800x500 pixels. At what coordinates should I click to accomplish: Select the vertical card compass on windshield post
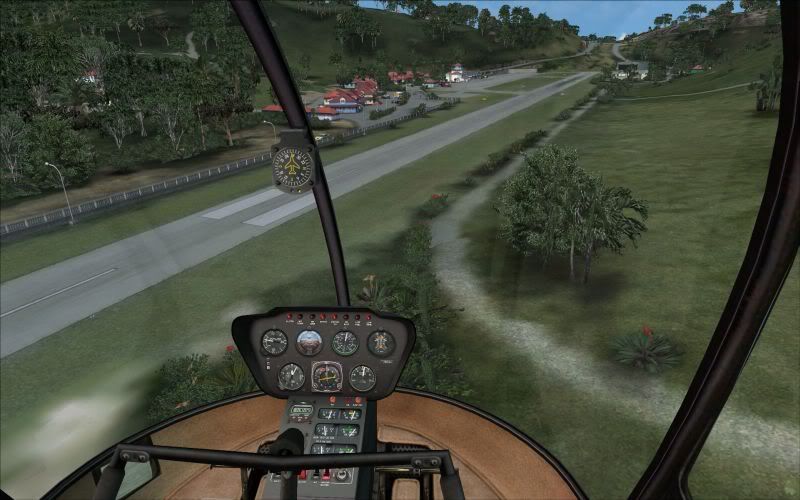coord(293,167)
